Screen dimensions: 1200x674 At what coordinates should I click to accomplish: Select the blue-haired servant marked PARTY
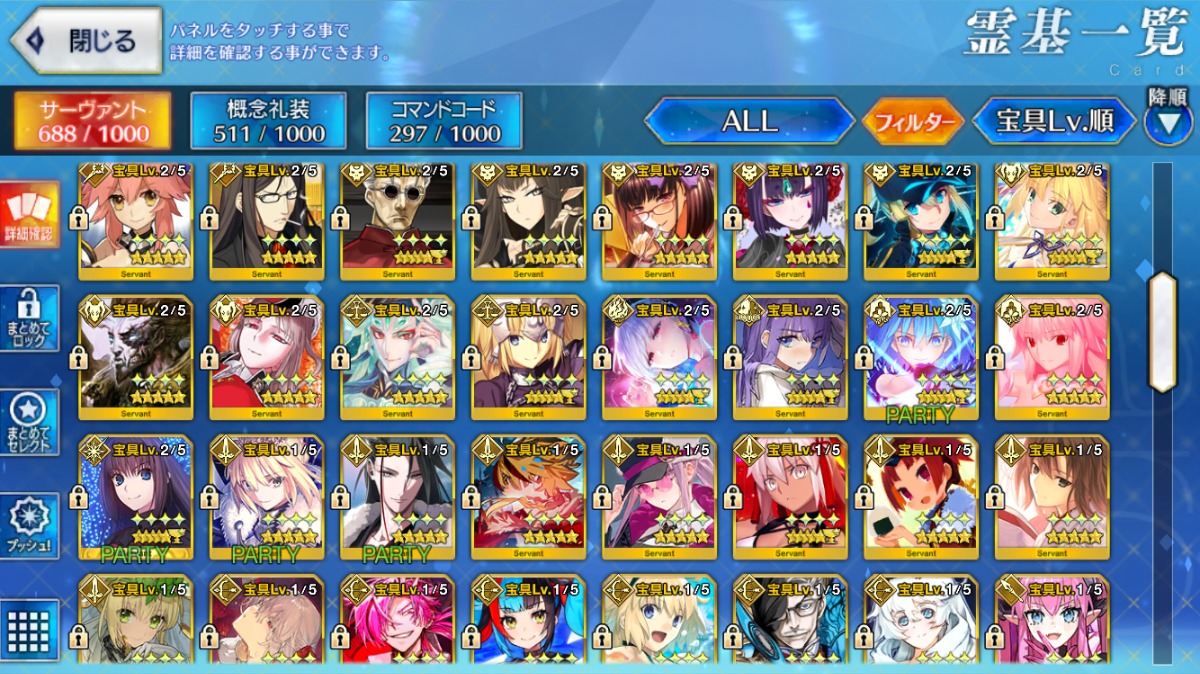[920, 357]
